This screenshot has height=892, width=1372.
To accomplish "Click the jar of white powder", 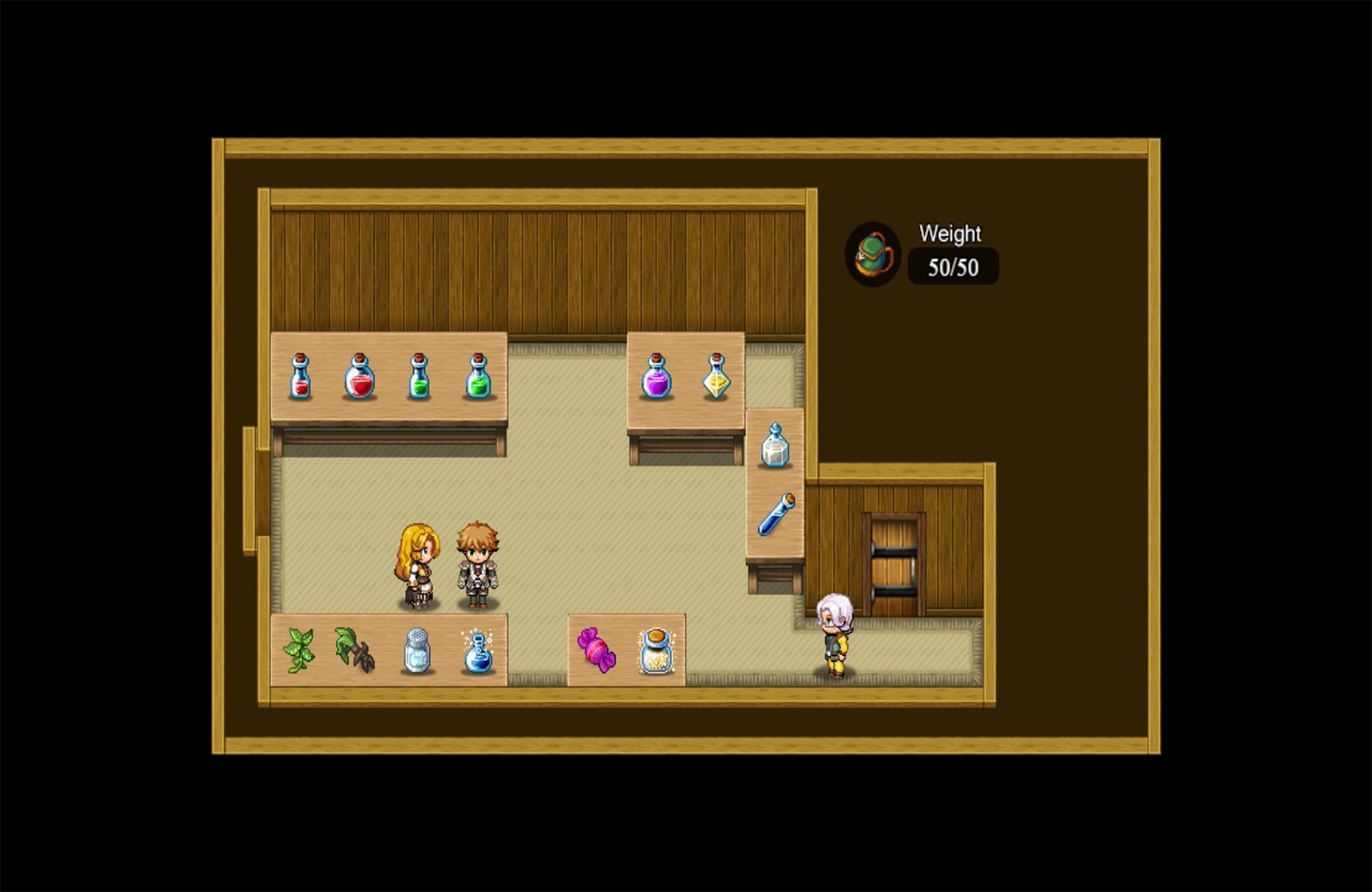I will click(416, 650).
